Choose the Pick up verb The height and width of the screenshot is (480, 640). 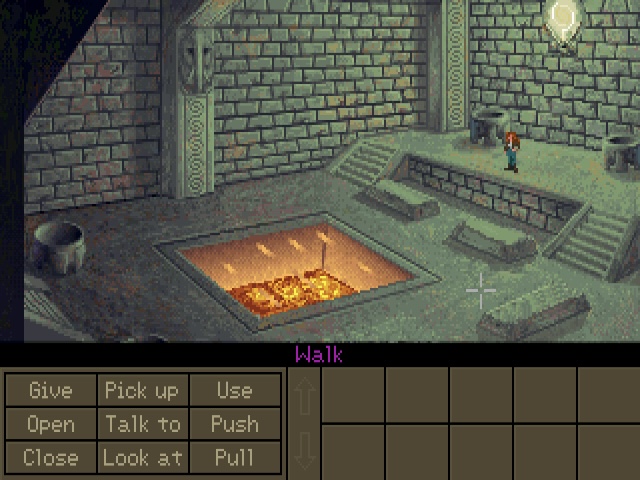142,390
